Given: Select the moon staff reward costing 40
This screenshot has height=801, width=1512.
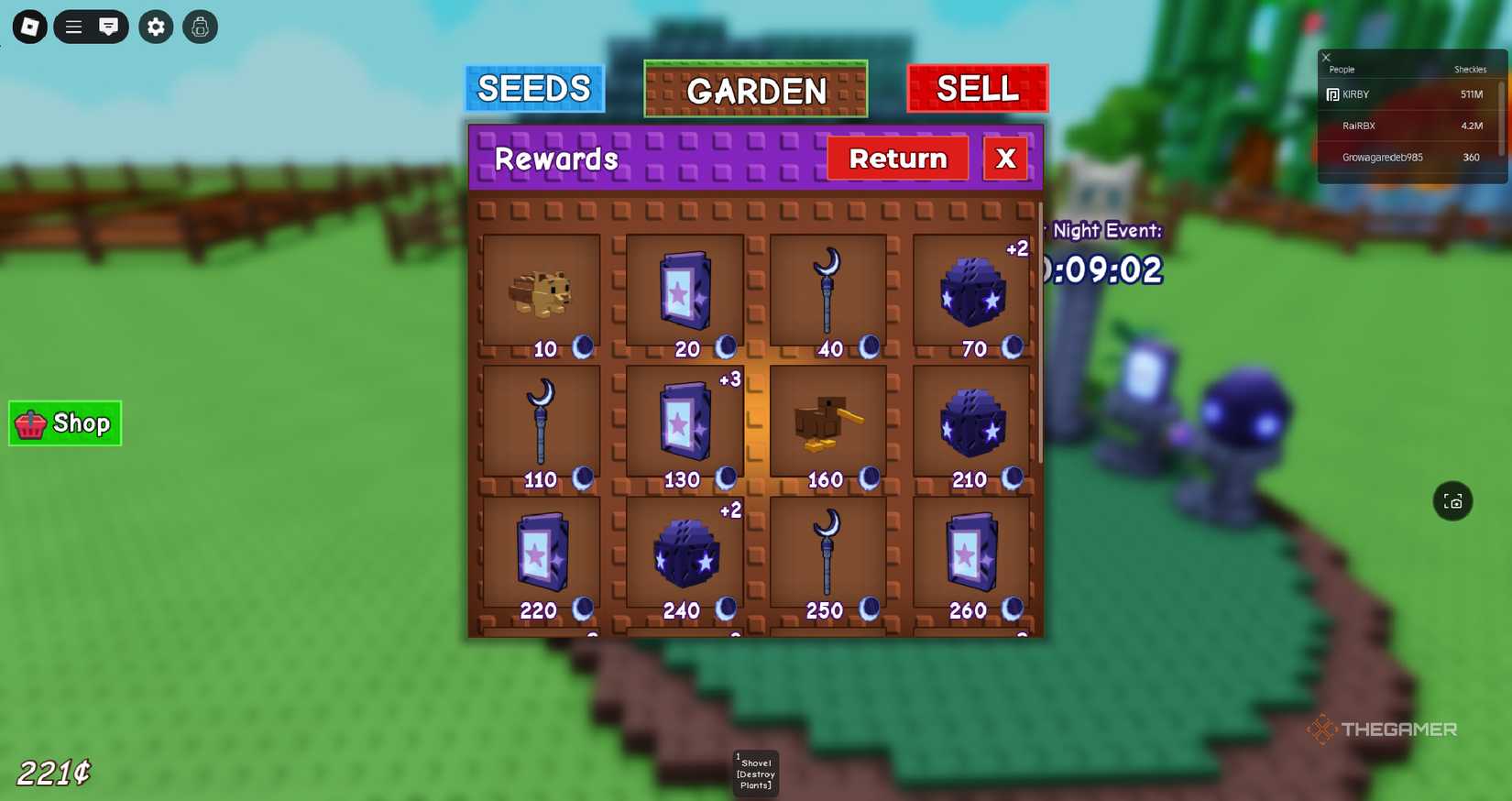Looking at the screenshot, I should tap(827, 291).
